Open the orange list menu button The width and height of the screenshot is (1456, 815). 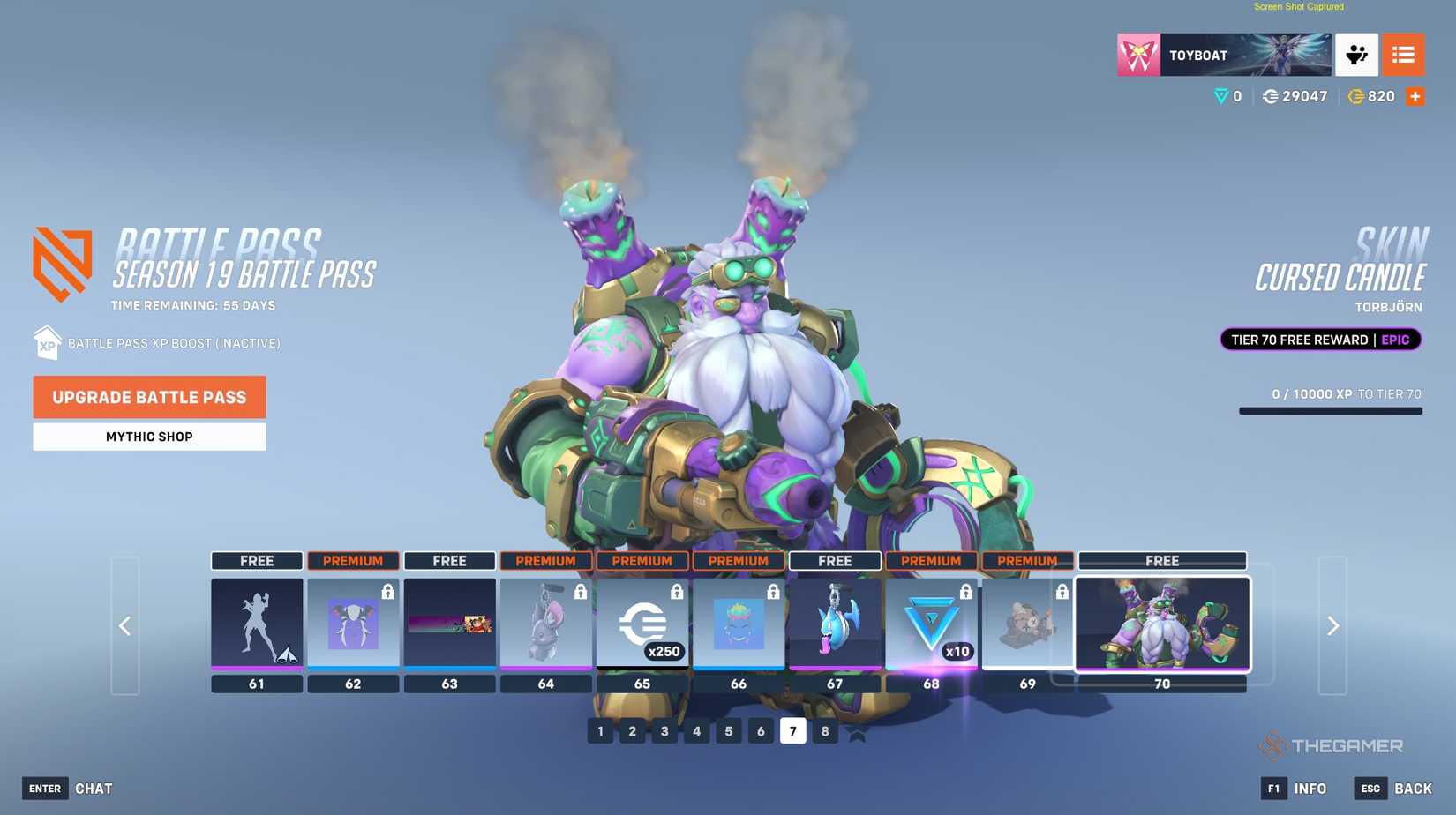[x=1403, y=55]
